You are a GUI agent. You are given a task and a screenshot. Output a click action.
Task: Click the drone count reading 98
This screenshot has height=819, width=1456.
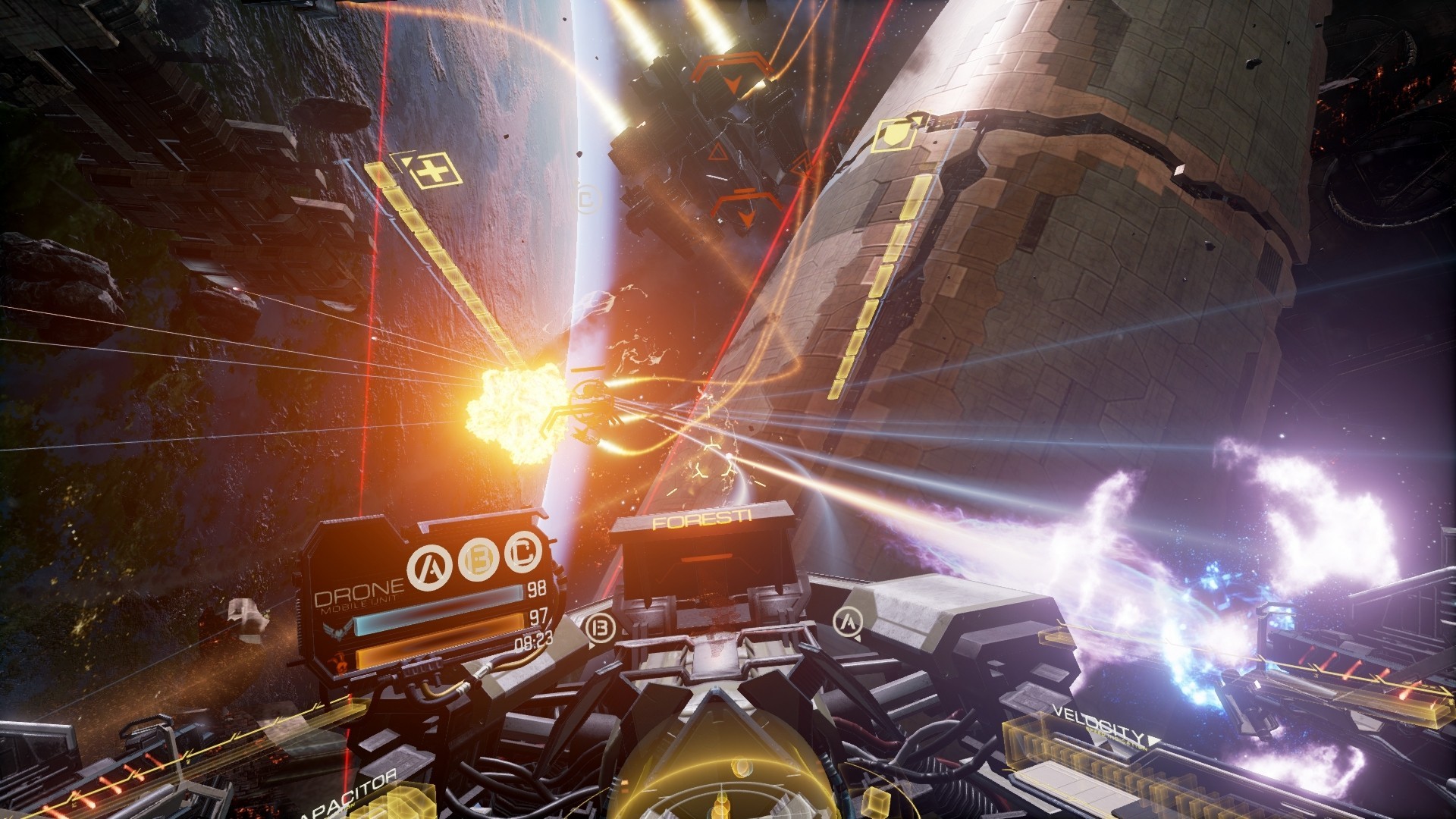coord(536,590)
